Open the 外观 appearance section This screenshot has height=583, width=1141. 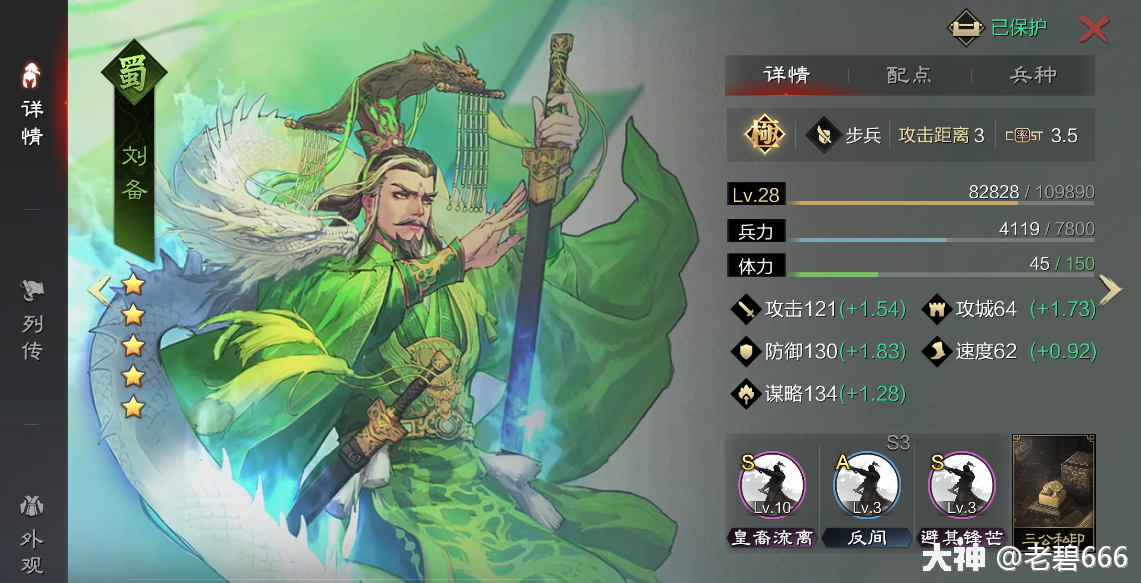(32, 535)
